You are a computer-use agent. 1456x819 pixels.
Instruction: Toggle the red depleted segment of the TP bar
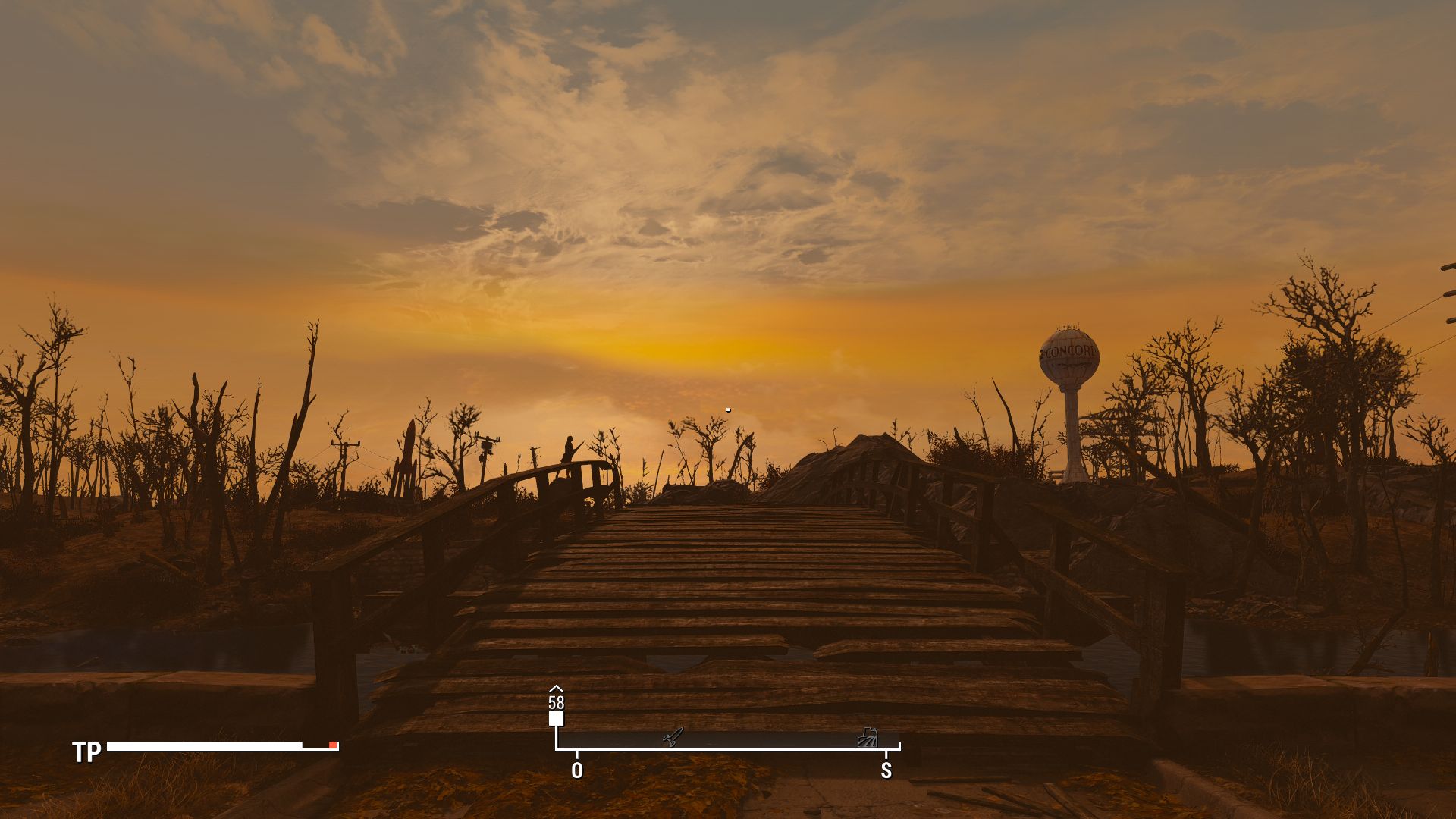click(x=334, y=746)
